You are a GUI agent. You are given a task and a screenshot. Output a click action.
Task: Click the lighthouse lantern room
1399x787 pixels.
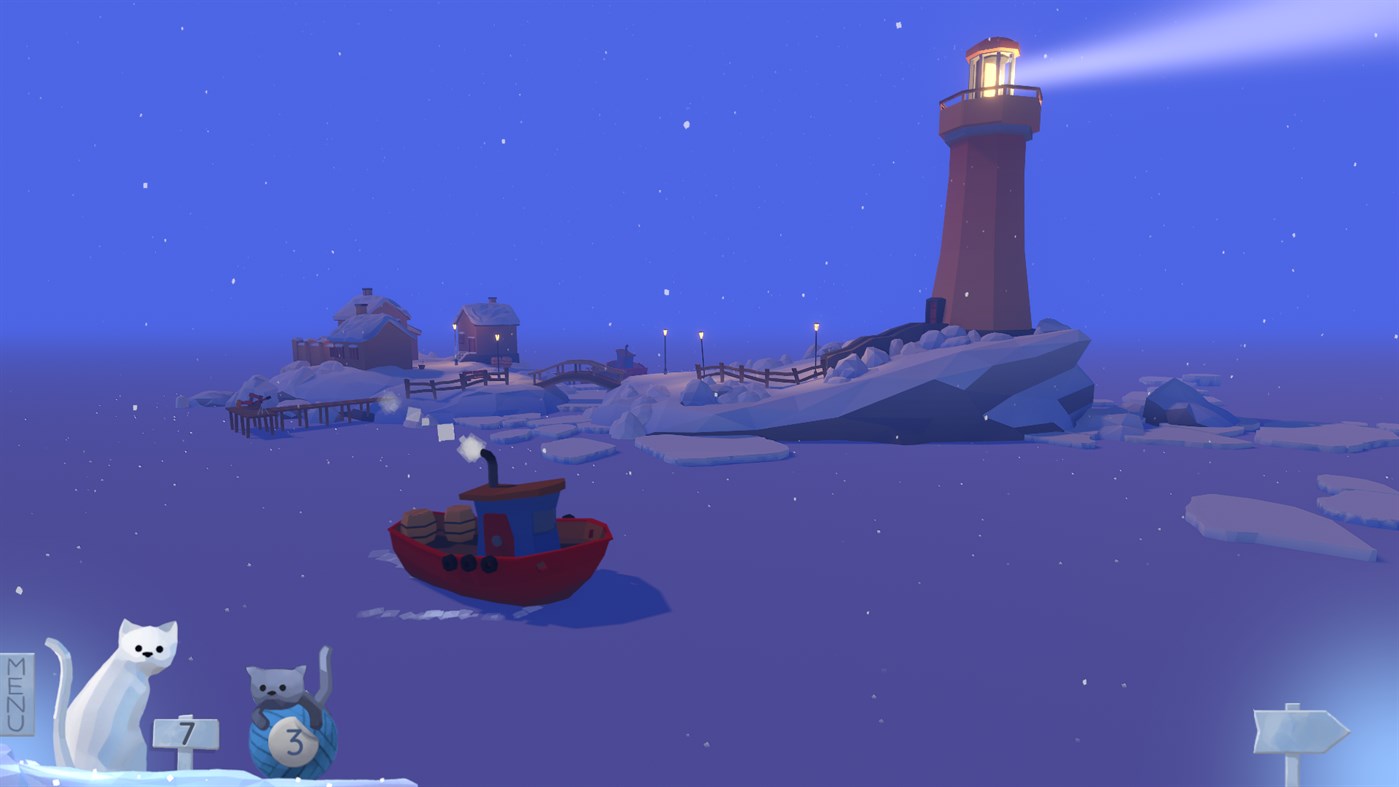992,70
